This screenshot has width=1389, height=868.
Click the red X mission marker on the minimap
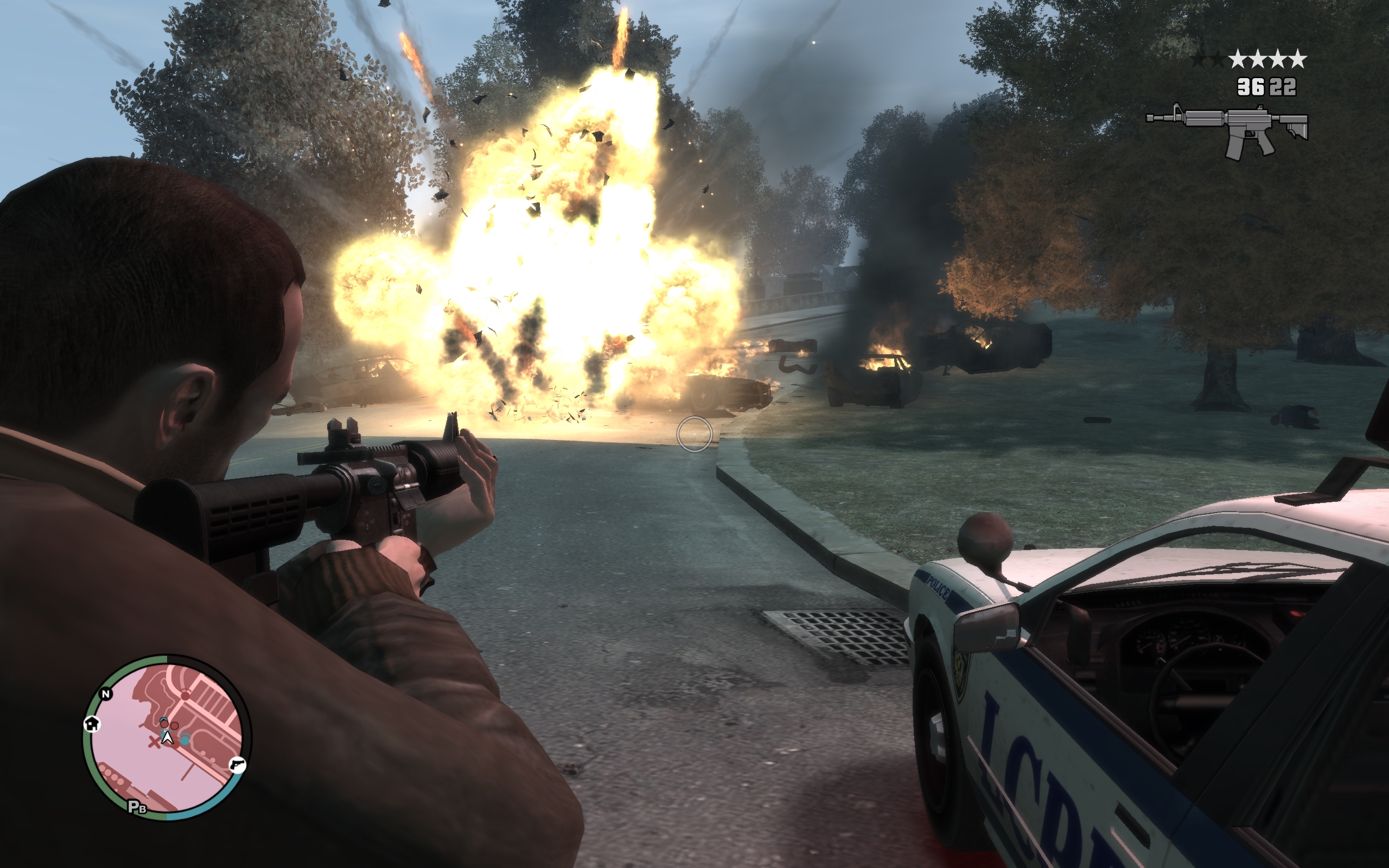tap(156, 743)
